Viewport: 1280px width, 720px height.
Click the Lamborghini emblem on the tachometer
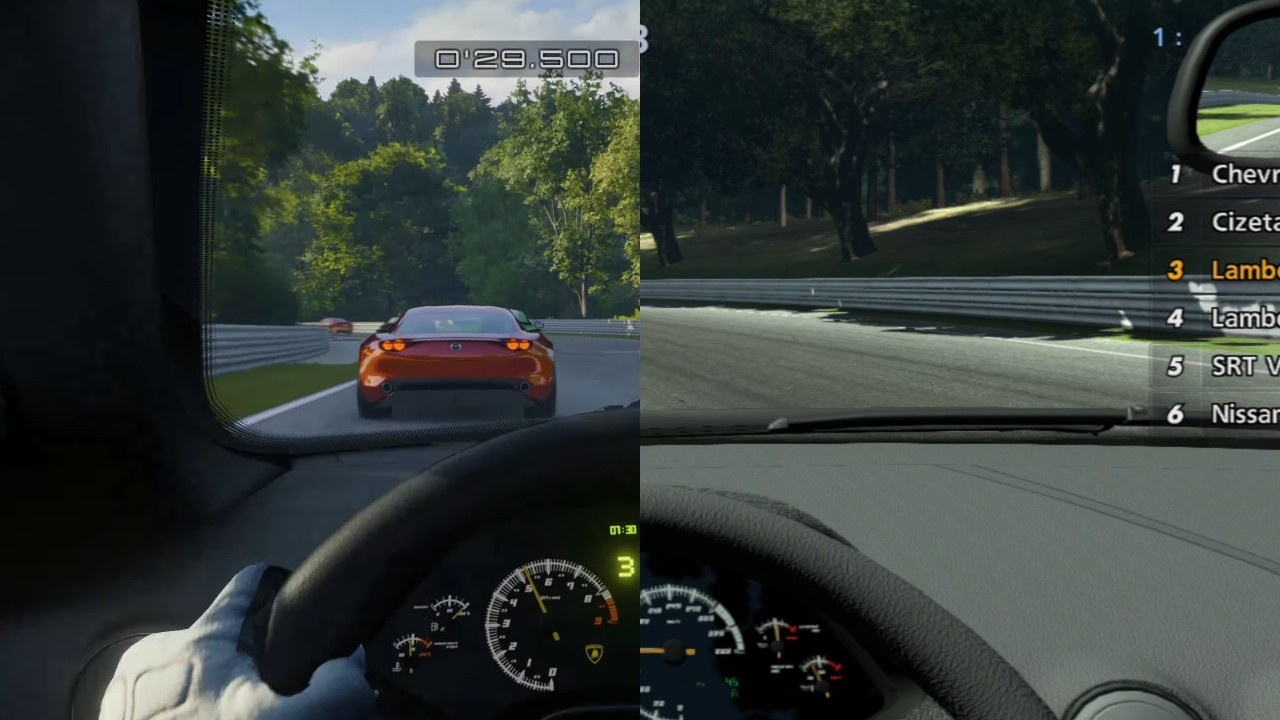(x=594, y=652)
